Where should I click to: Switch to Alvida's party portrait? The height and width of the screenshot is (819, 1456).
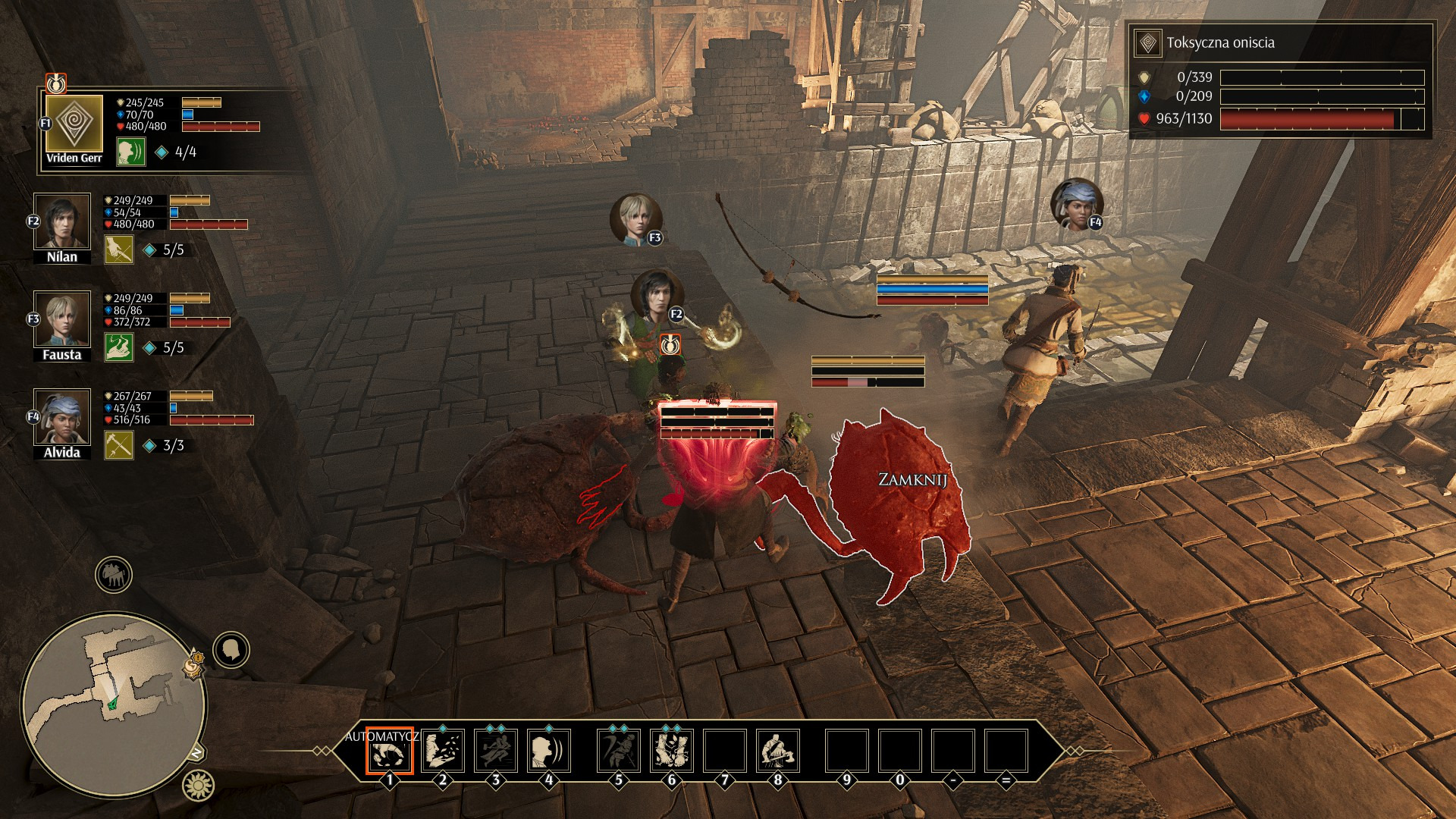point(61,417)
